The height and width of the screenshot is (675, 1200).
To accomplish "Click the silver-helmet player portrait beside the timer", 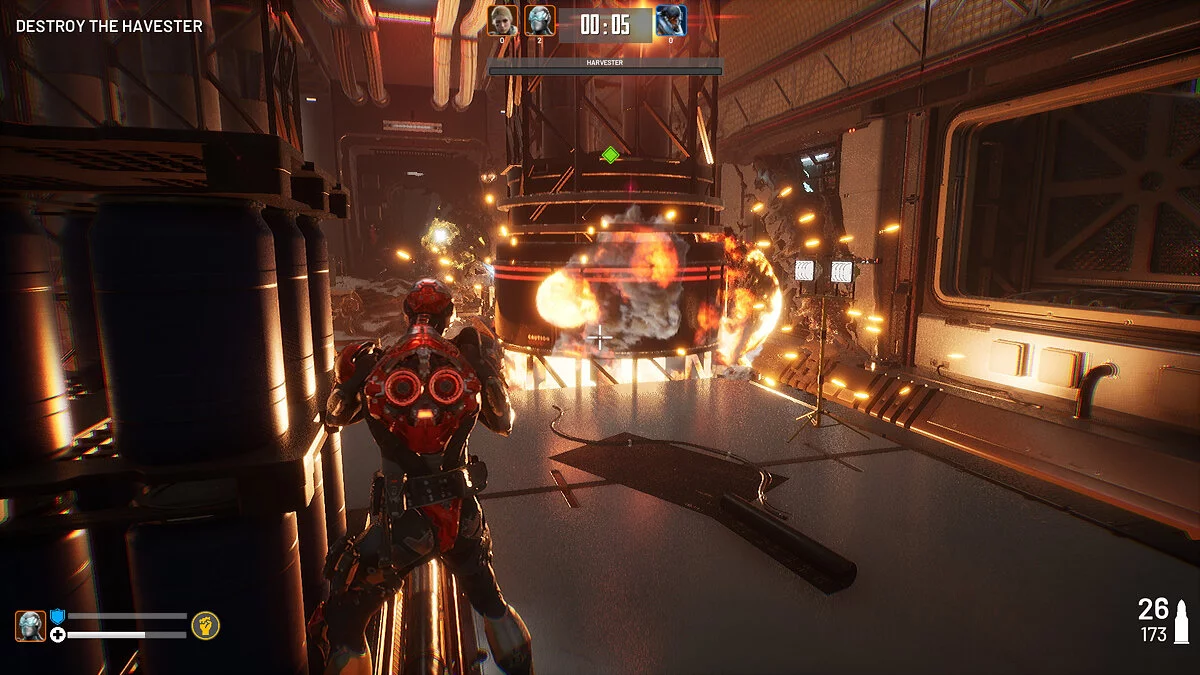I will click(540, 20).
